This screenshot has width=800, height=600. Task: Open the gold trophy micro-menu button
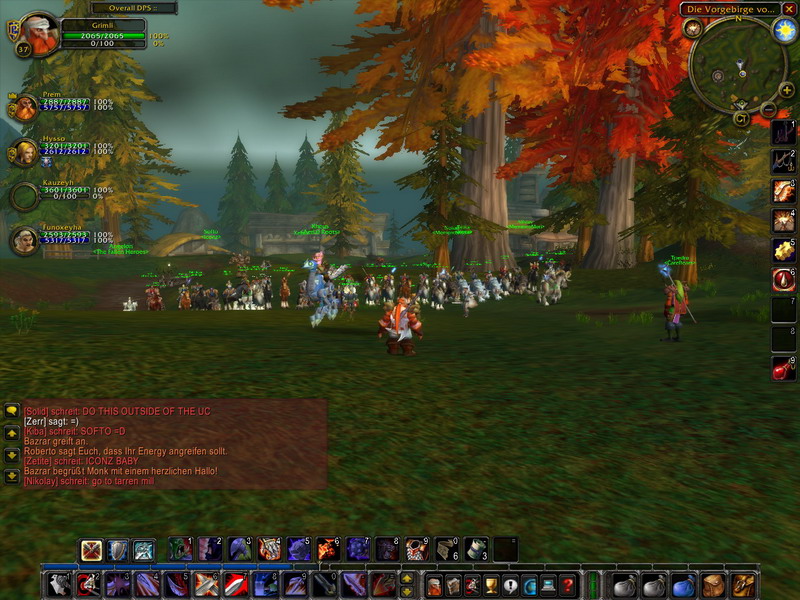coord(489,585)
